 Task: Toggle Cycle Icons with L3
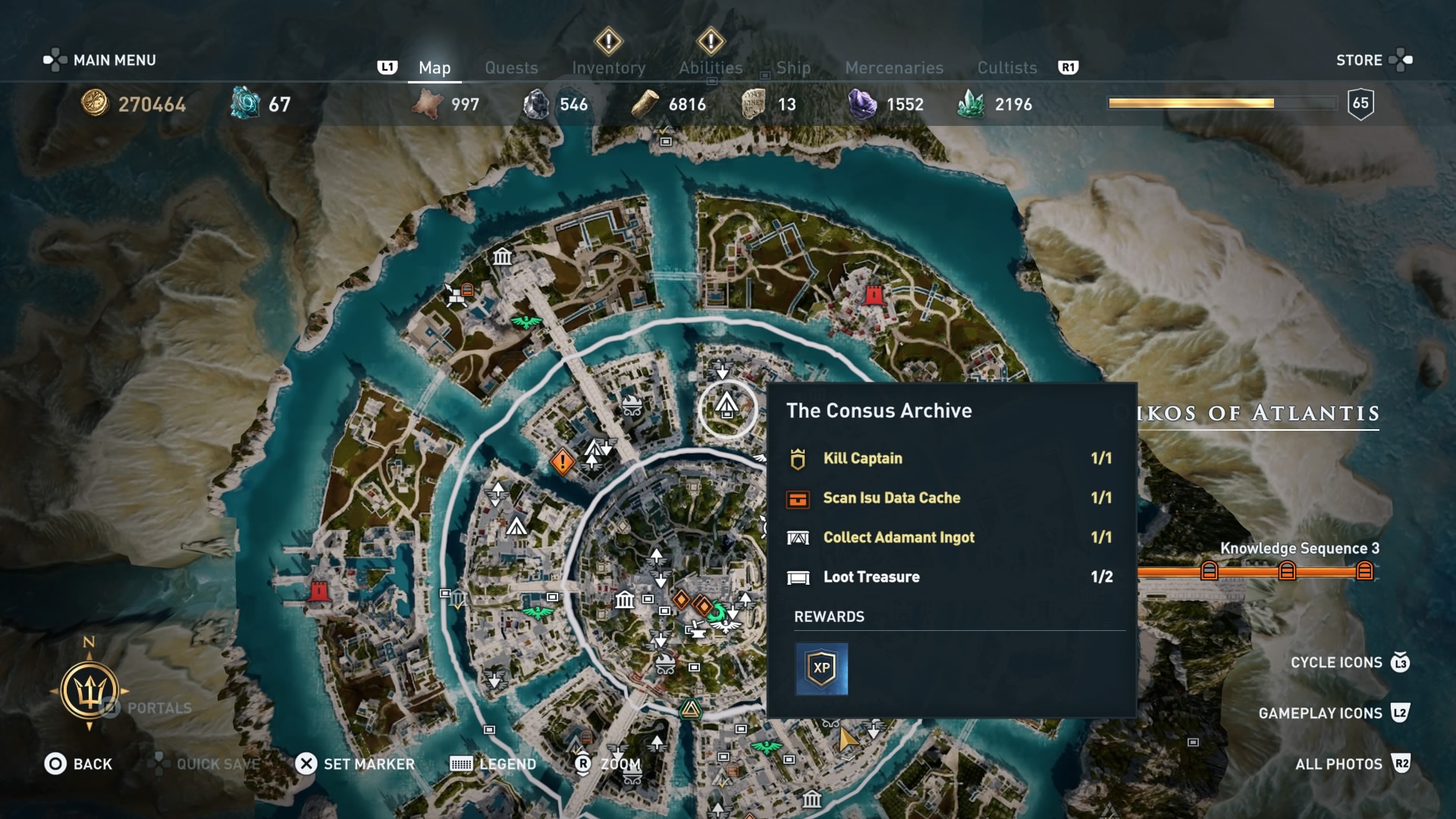(1337, 662)
